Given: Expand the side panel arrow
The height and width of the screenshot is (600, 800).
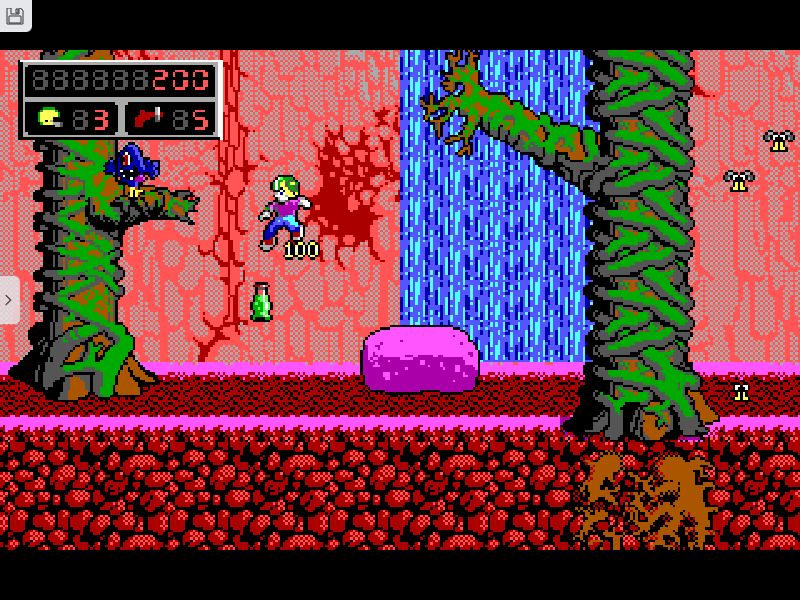Looking at the screenshot, I should (x=9, y=300).
